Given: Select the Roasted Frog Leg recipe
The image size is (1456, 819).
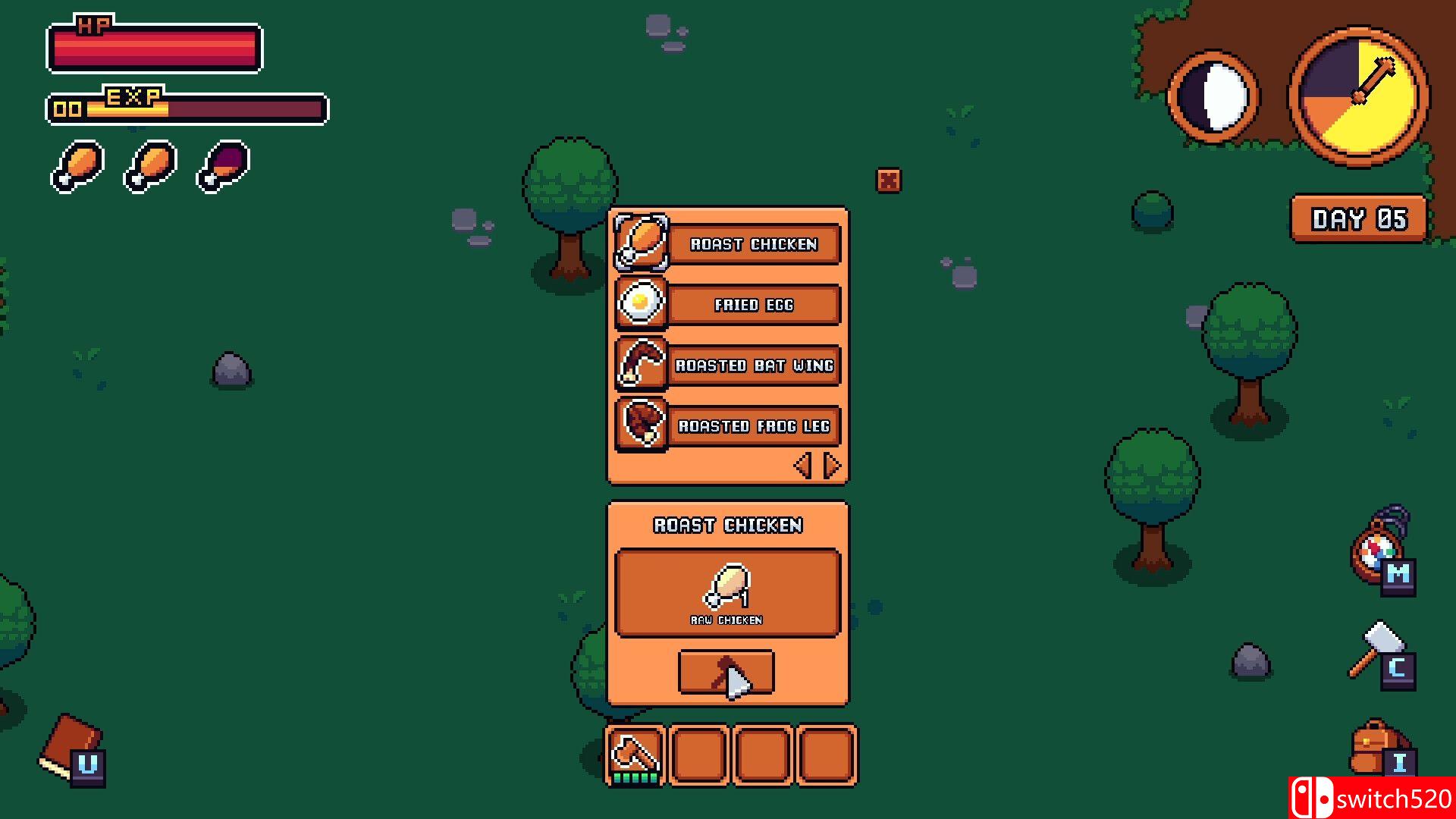Looking at the screenshot, I should pyautogui.click(x=753, y=426).
